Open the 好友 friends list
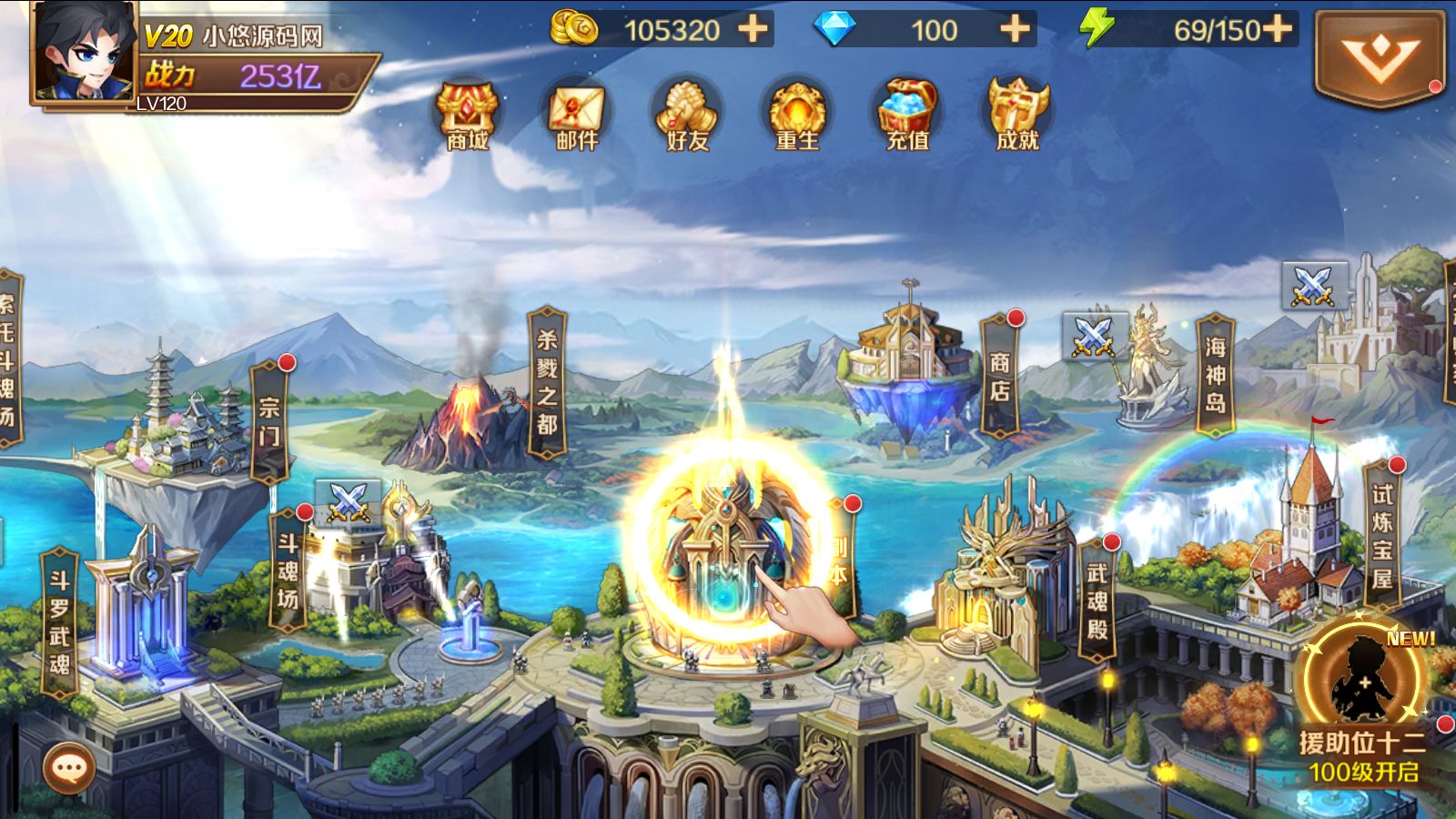The width and height of the screenshot is (1456, 819). [x=687, y=116]
